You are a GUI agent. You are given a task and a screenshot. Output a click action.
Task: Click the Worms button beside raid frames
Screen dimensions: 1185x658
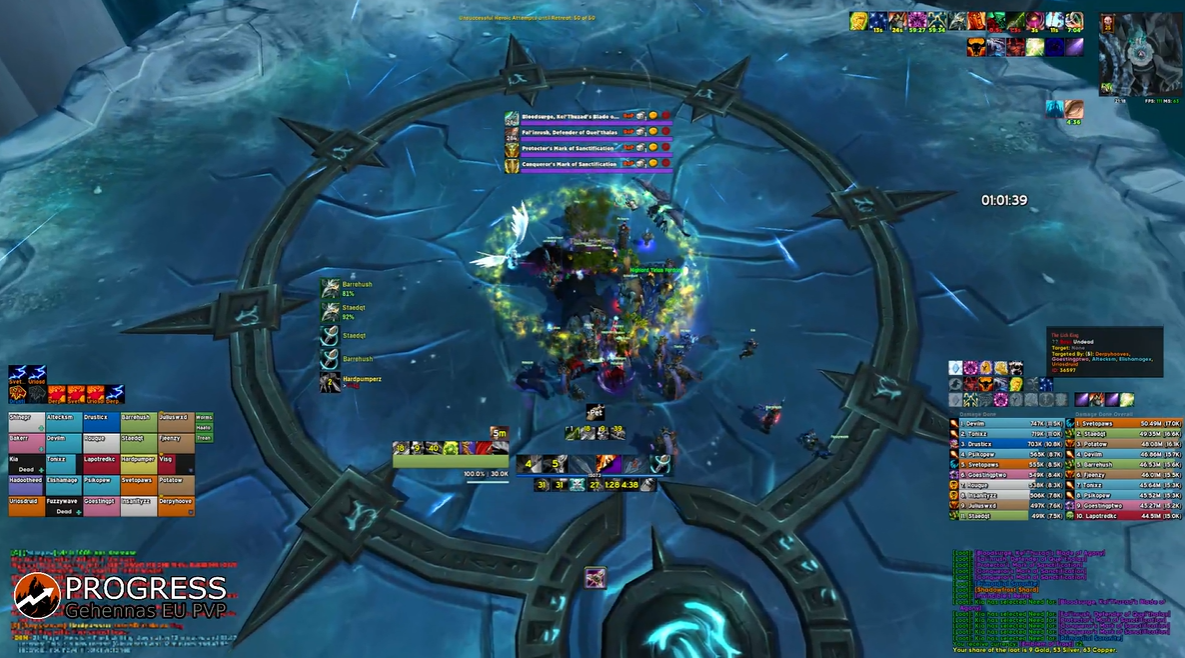coord(204,417)
